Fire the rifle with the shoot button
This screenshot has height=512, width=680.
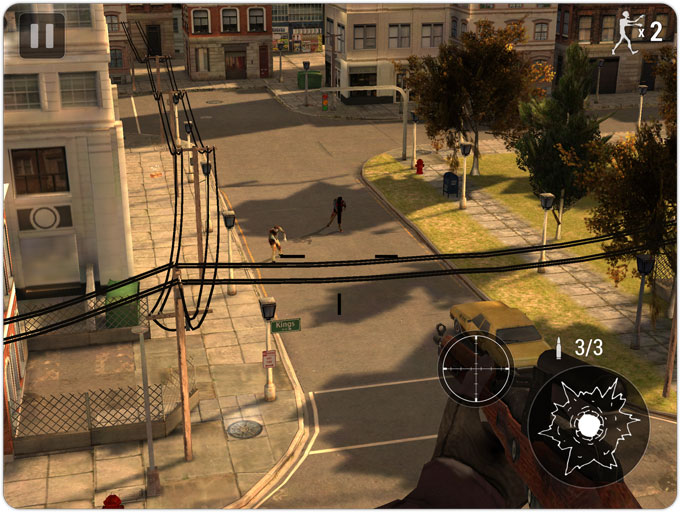coord(588,426)
